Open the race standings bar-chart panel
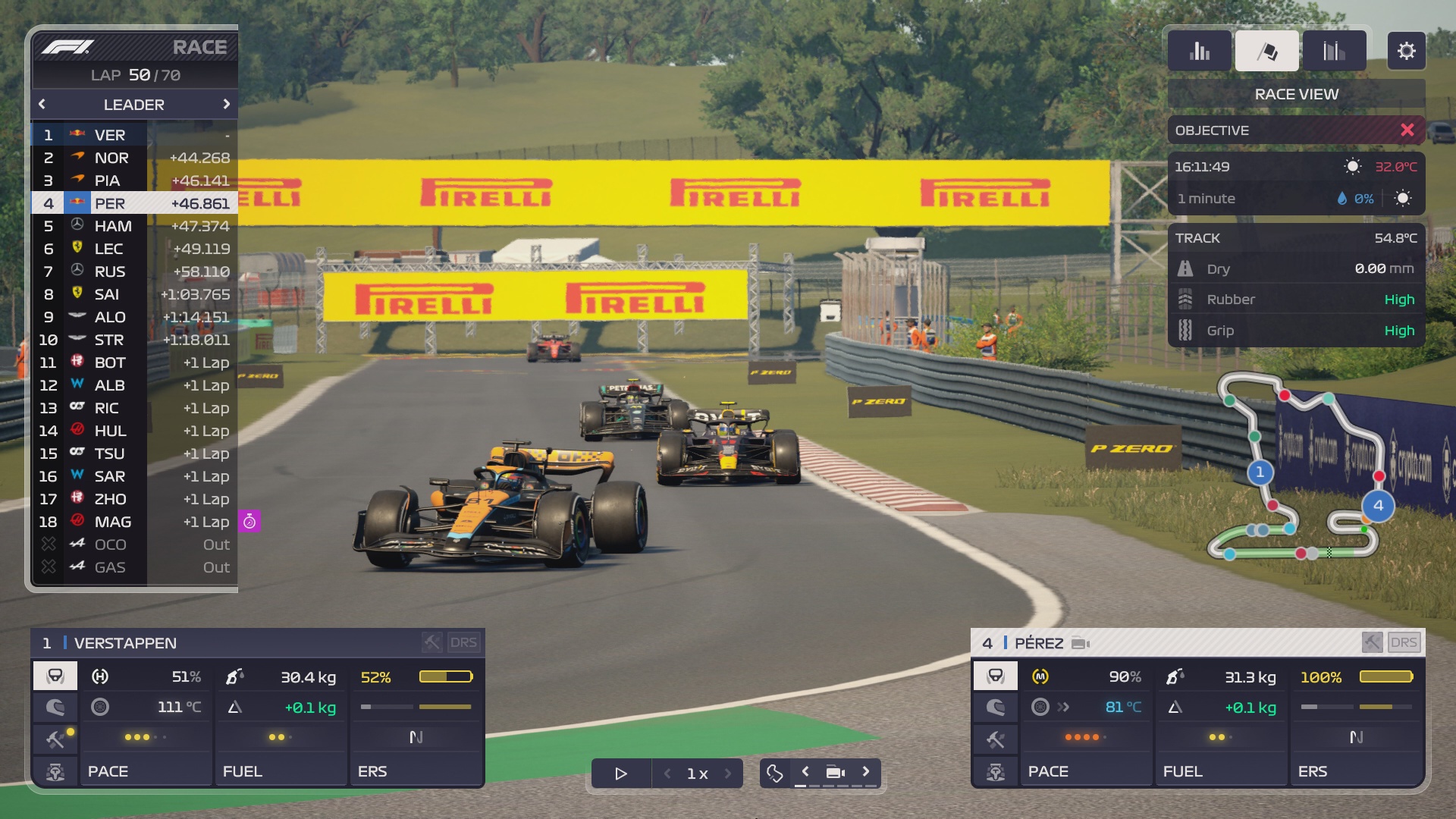 [1199, 51]
